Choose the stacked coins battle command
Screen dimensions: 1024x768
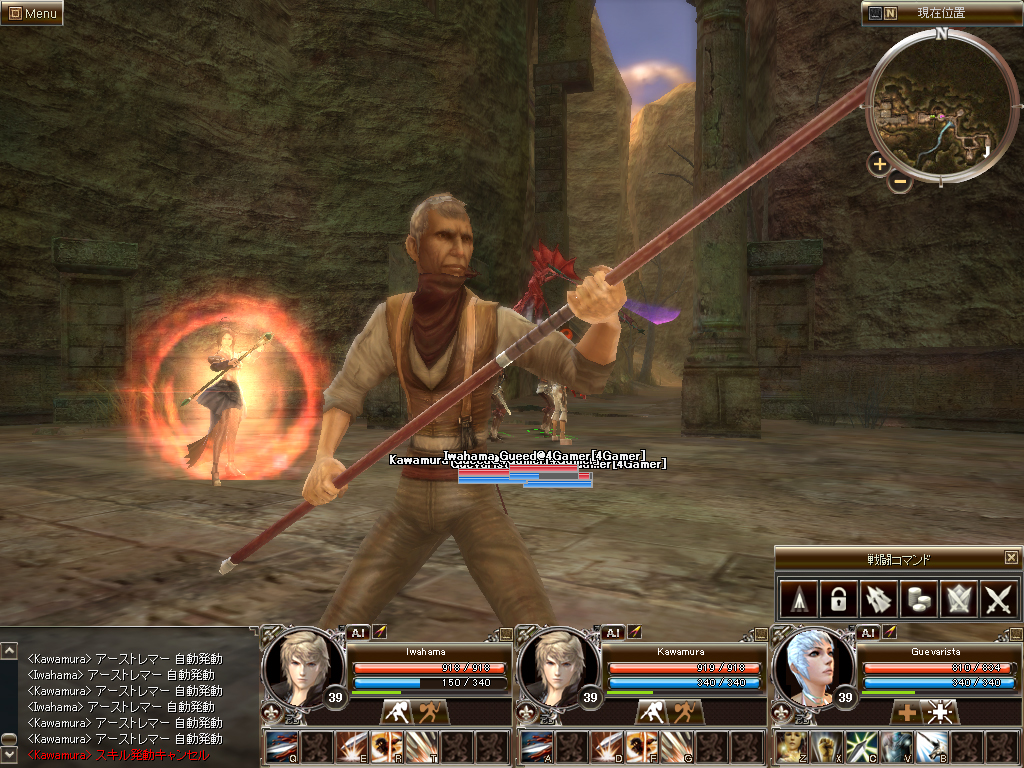click(x=917, y=599)
